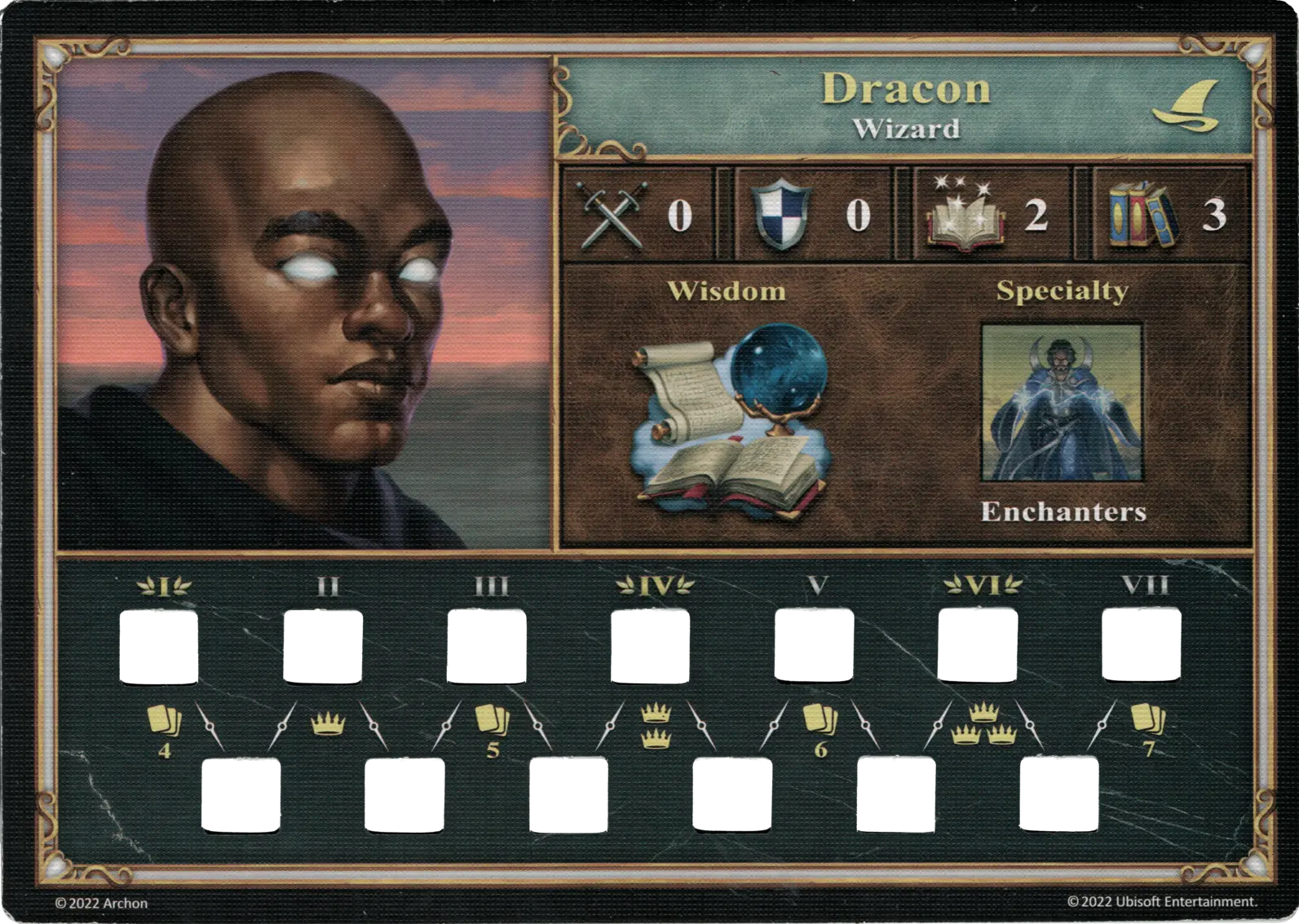Choose the level I slot
Image resolution: width=1299 pixels, height=924 pixels.
pyautogui.click(x=160, y=648)
